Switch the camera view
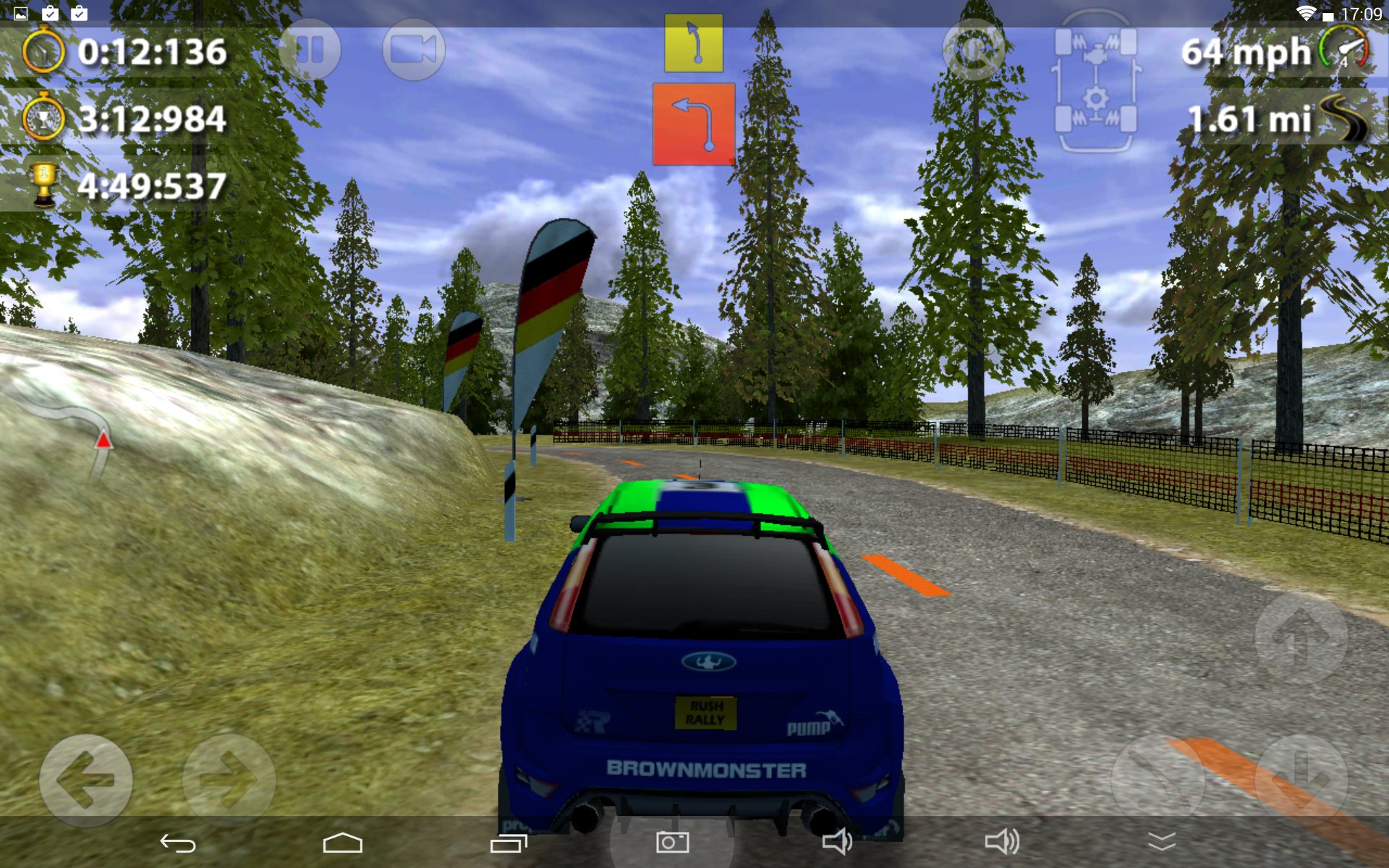The image size is (1389, 868). 413,50
